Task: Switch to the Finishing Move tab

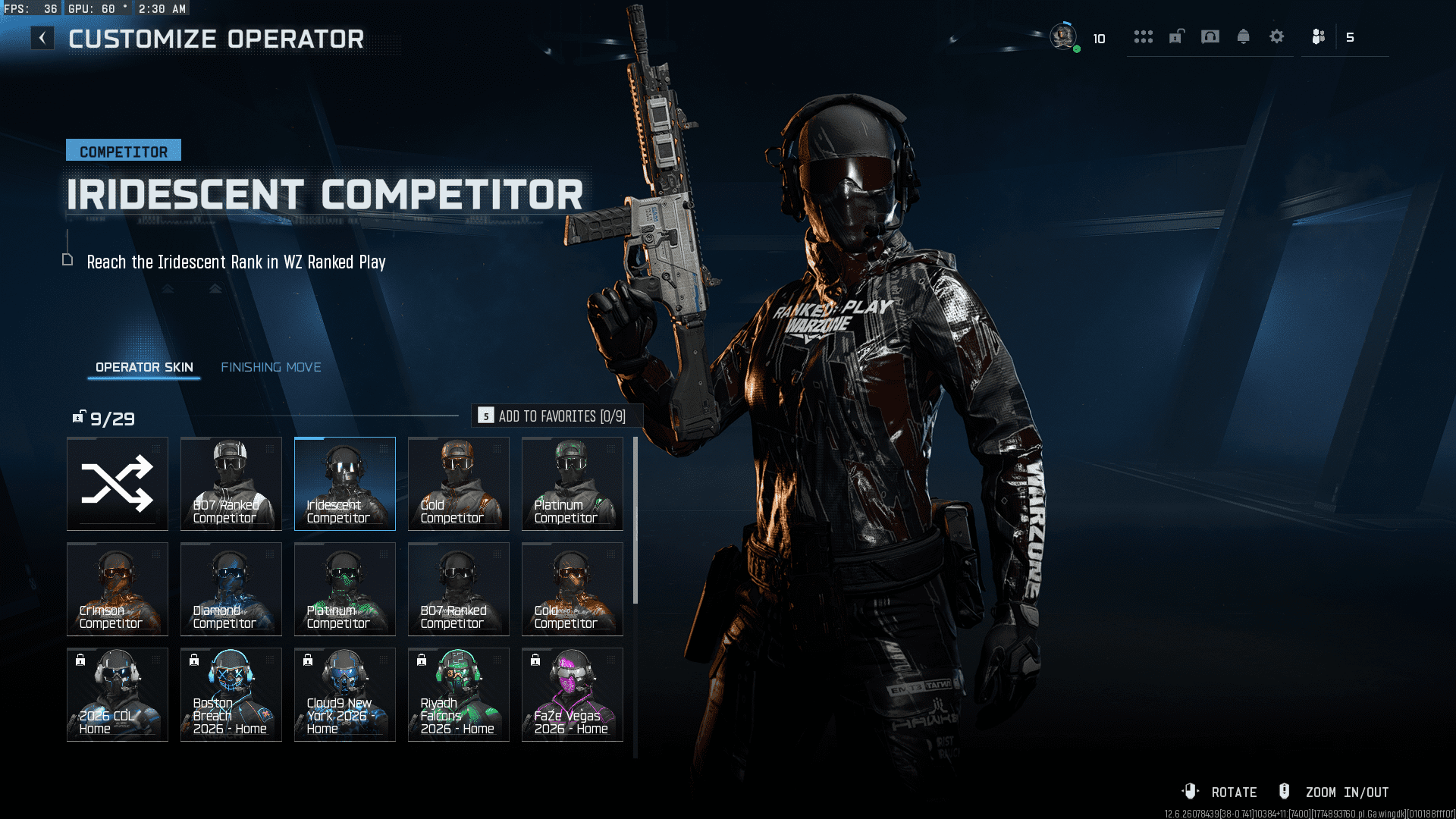Action: point(271,366)
